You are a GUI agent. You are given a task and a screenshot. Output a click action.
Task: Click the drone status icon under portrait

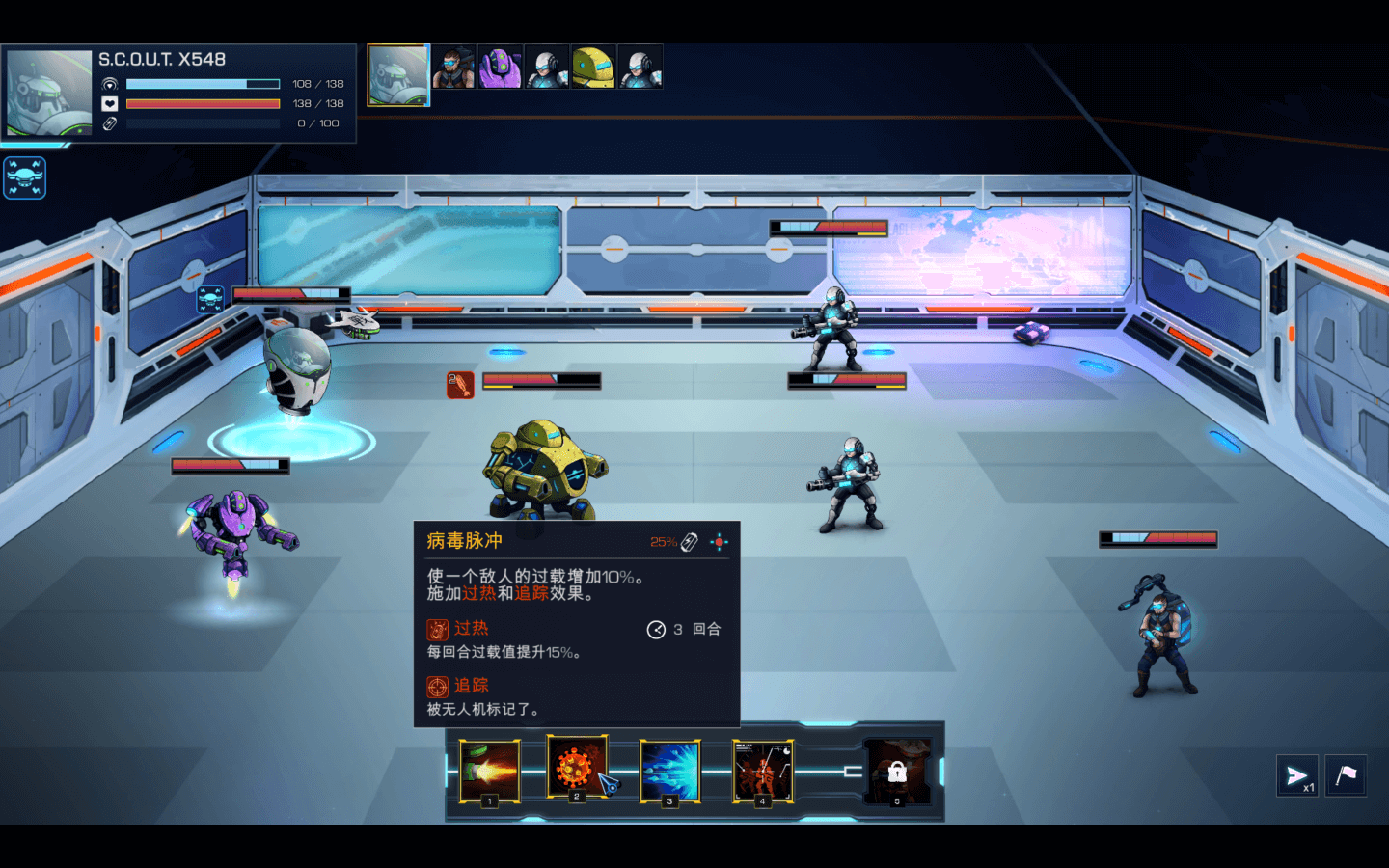click(x=24, y=177)
